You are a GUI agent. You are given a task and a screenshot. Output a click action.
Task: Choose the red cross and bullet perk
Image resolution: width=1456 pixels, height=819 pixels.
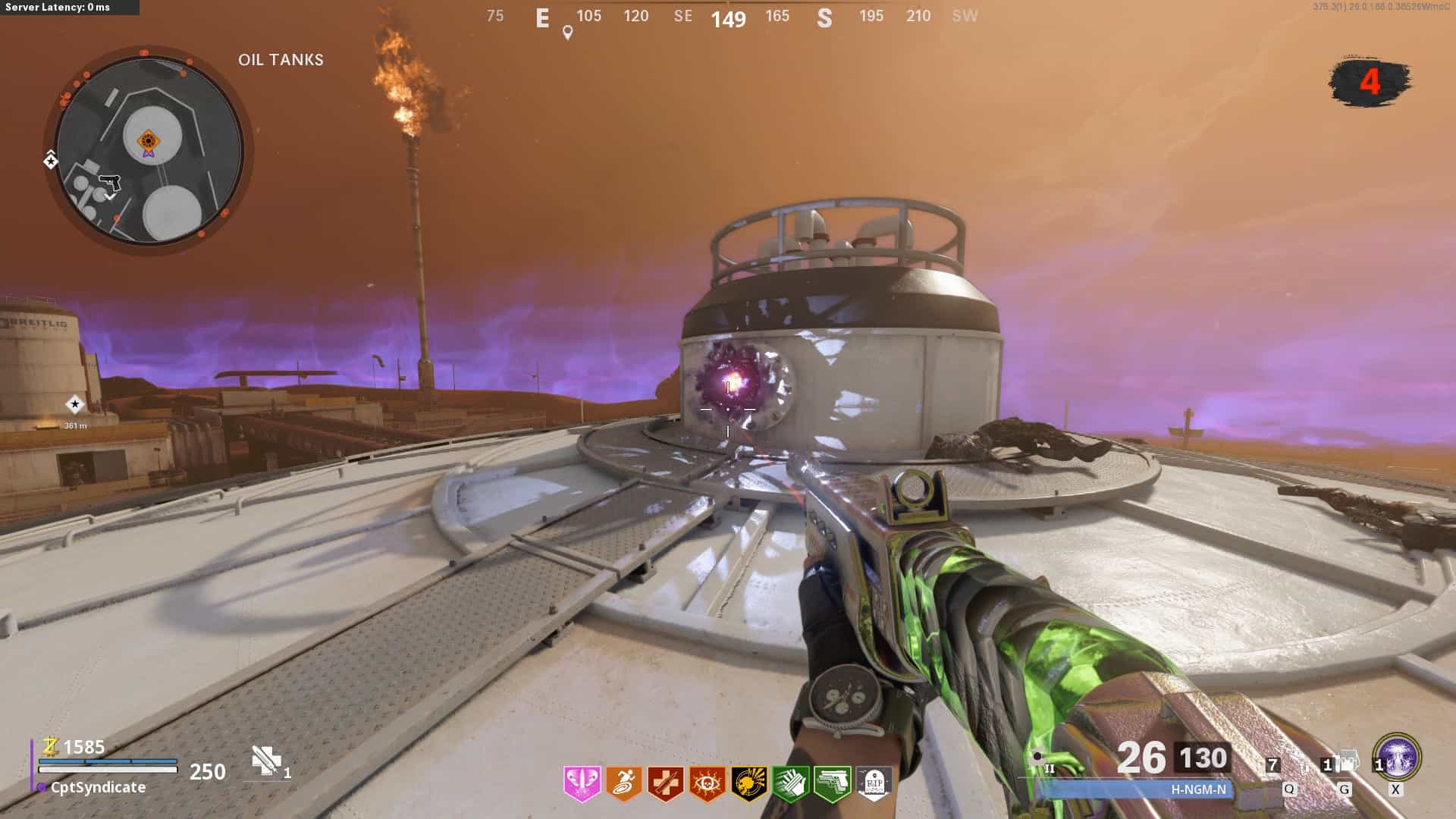coord(665,783)
